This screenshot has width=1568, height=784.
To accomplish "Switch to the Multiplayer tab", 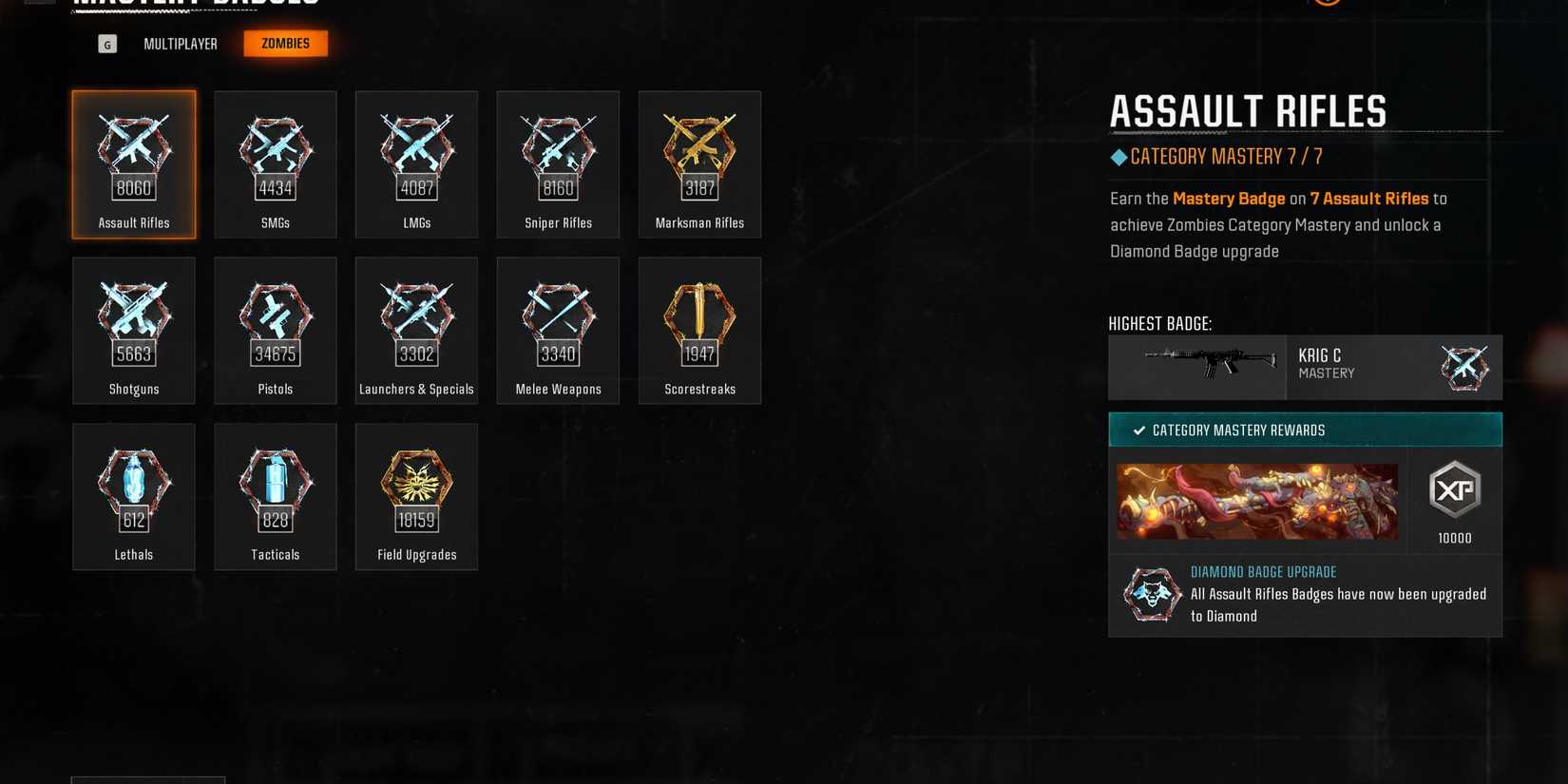I will click(180, 43).
